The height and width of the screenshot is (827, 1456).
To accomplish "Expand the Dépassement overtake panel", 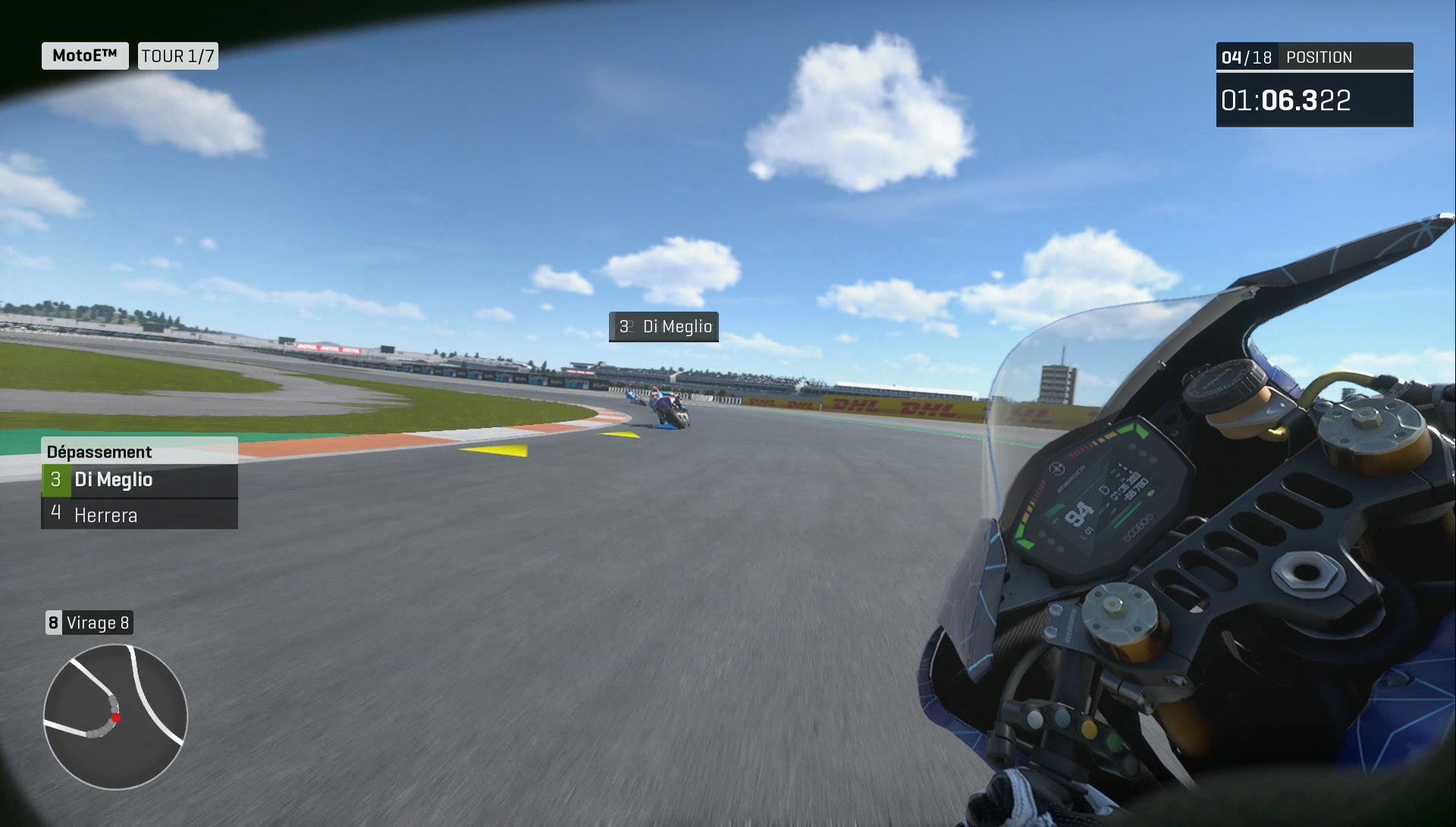I will point(139,451).
